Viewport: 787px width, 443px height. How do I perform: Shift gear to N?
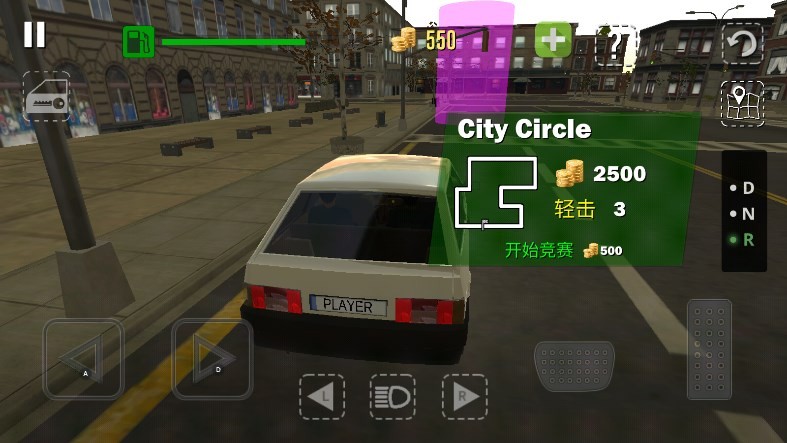tap(747, 213)
